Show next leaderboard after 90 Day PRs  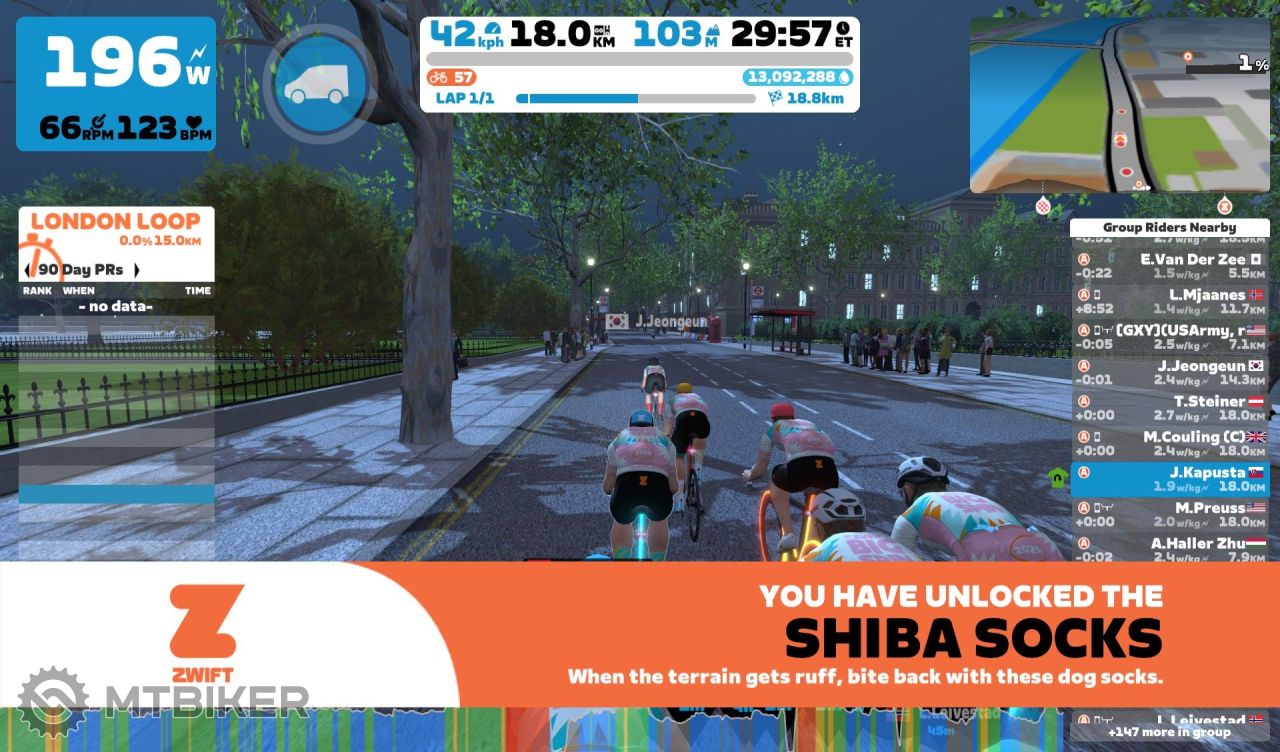[136, 270]
